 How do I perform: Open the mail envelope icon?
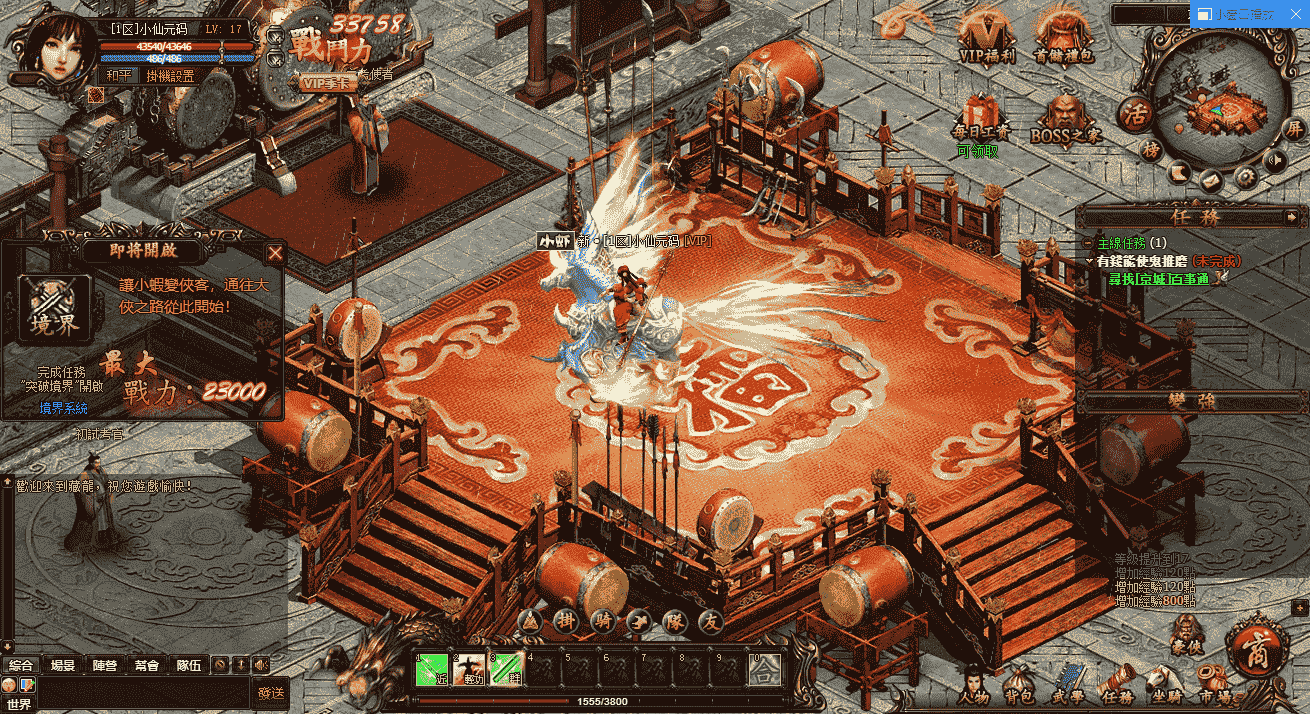tap(1211, 181)
